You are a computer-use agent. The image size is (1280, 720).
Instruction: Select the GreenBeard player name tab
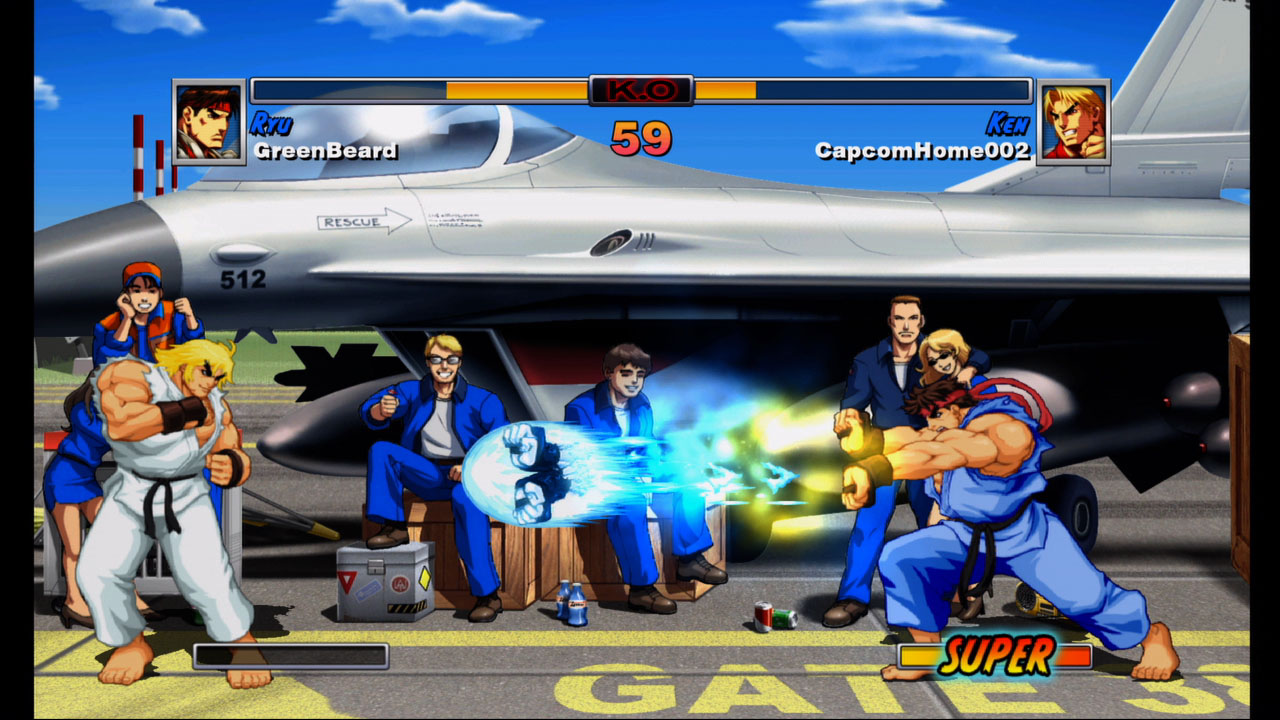pos(323,152)
